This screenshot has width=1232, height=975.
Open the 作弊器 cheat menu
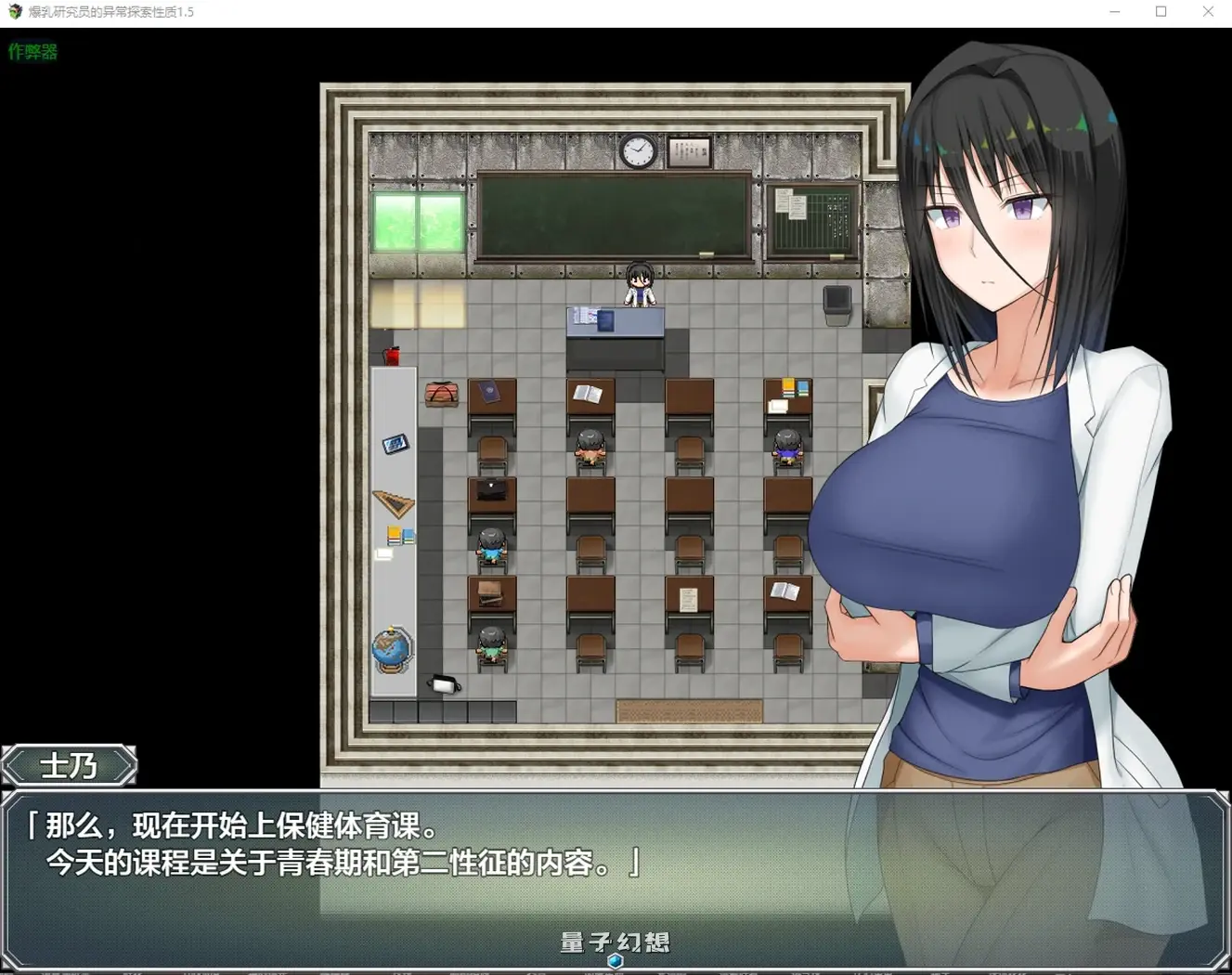coord(32,52)
